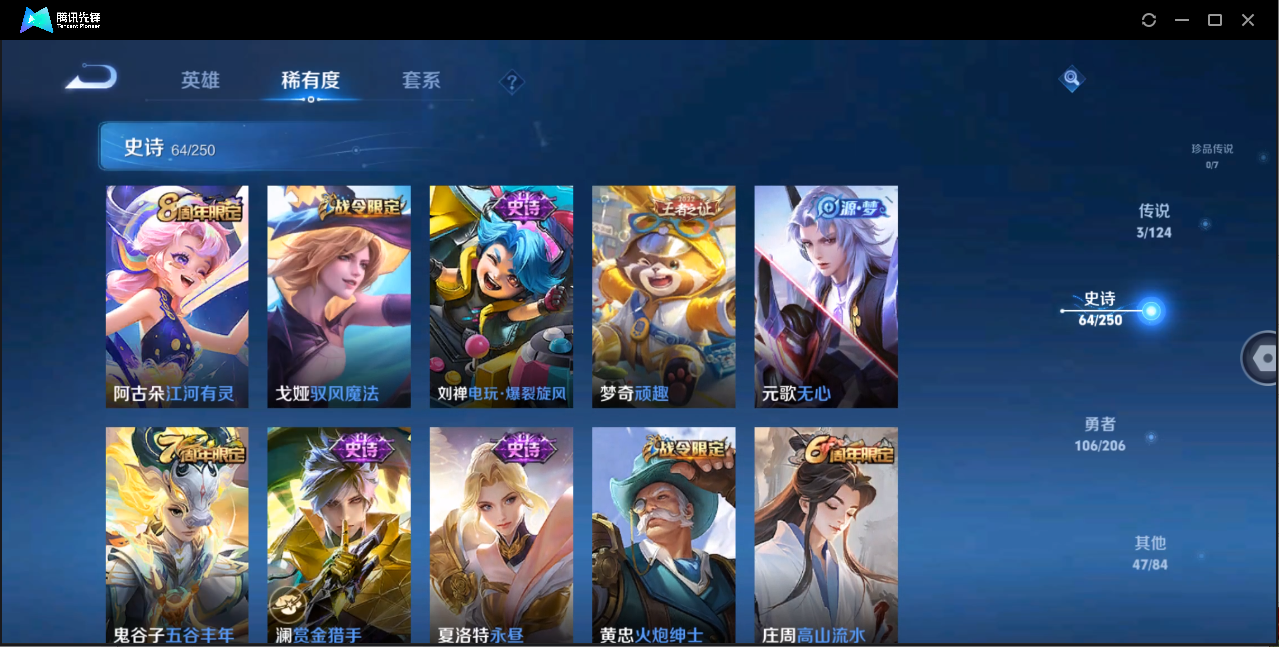Pick the 梦奇 顽趣 skin card
The height and width of the screenshot is (647, 1279).
tap(663, 297)
